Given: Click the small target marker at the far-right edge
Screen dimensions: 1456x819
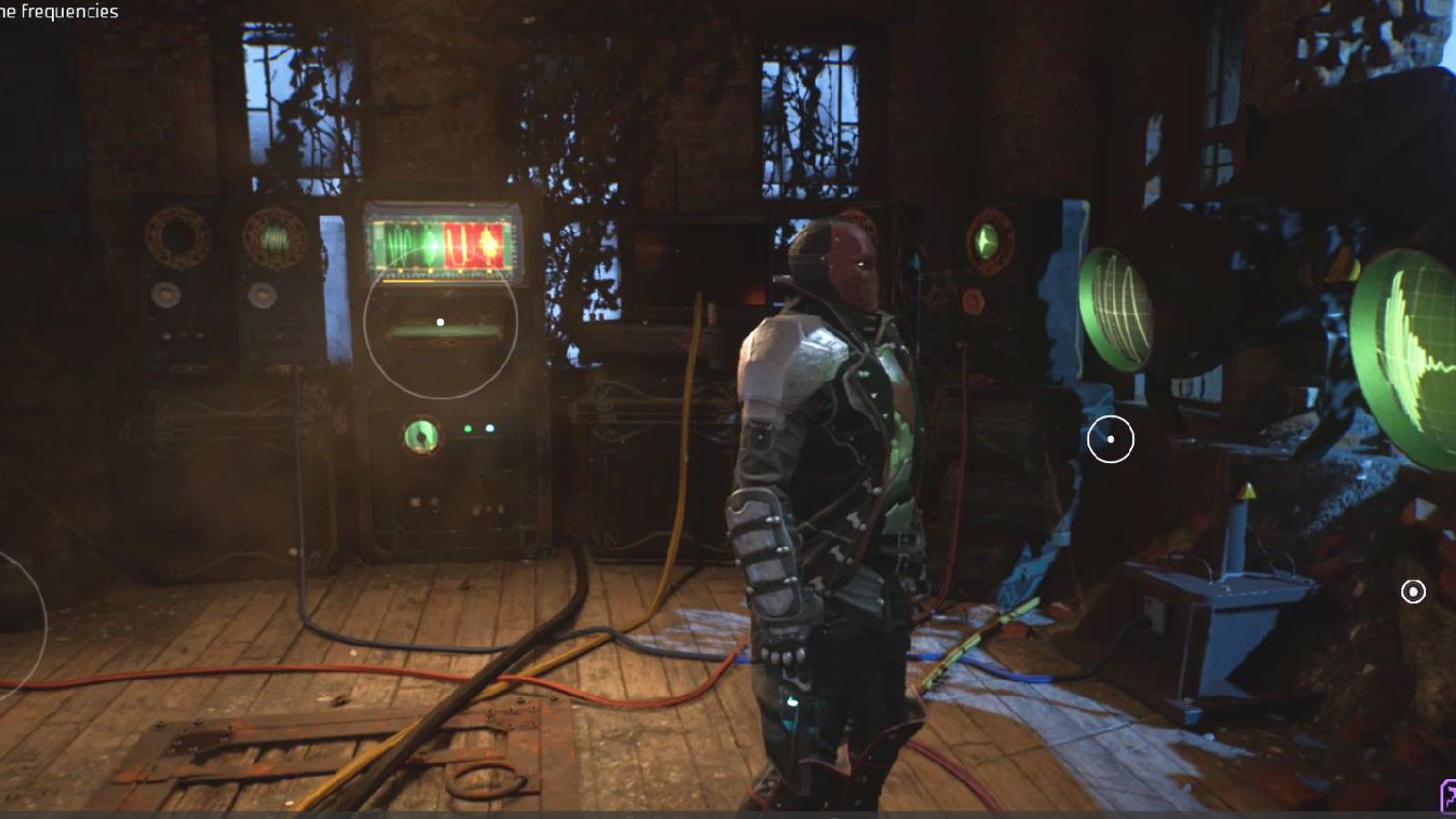Looking at the screenshot, I should point(1412,592).
